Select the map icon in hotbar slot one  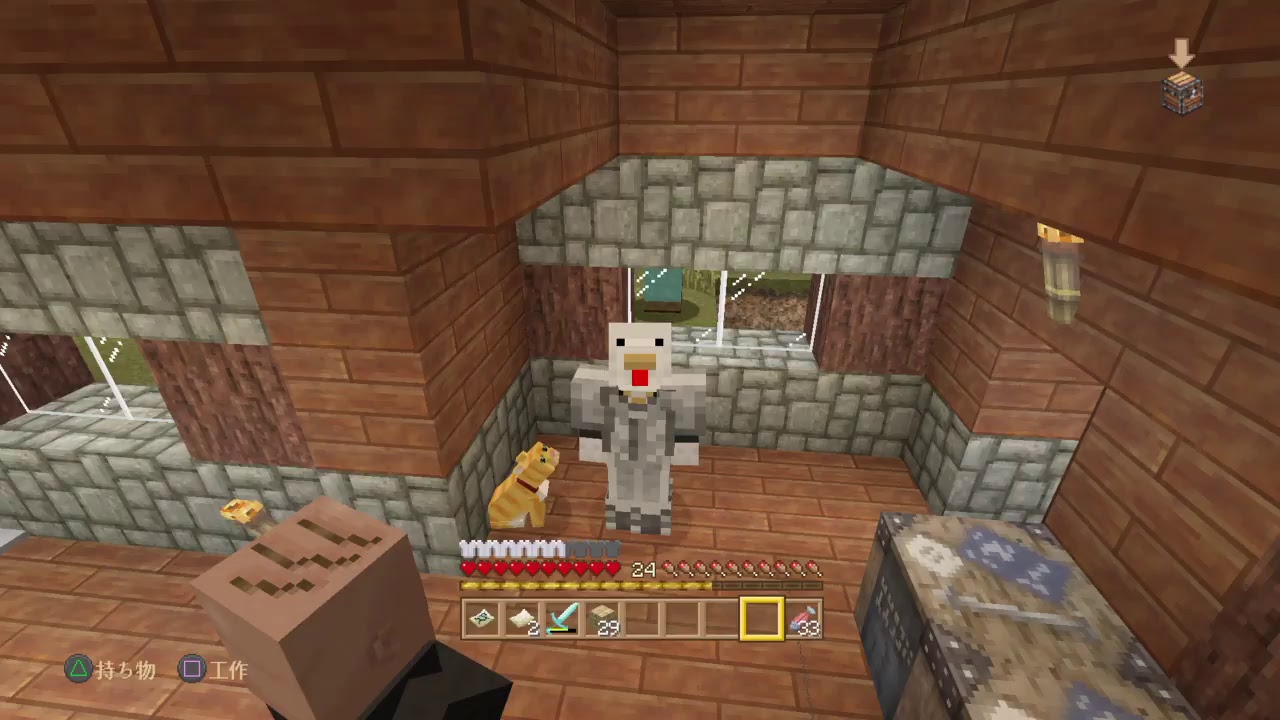pyautogui.click(x=483, y=620)
